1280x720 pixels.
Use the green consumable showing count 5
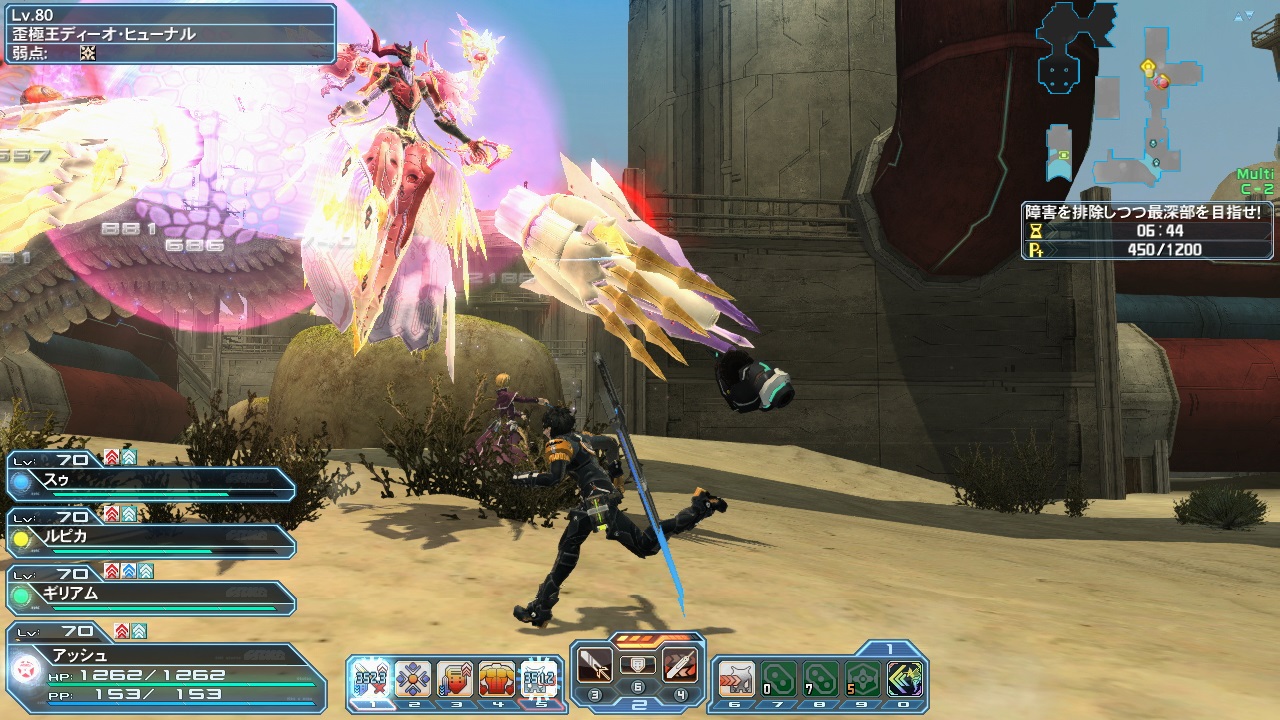[x=861, y=680]
